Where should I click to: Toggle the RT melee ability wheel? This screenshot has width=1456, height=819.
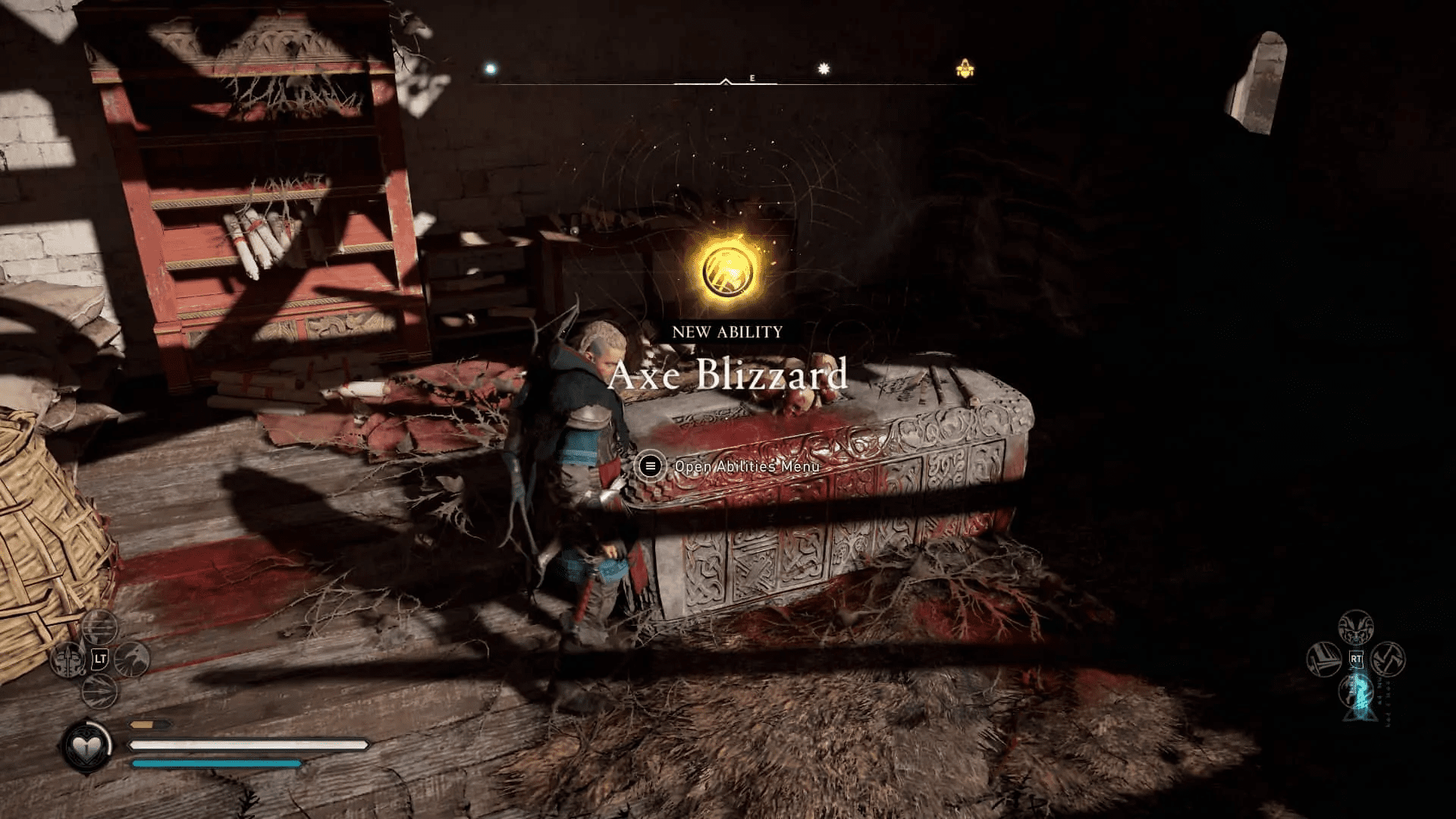click(1356, 658)
